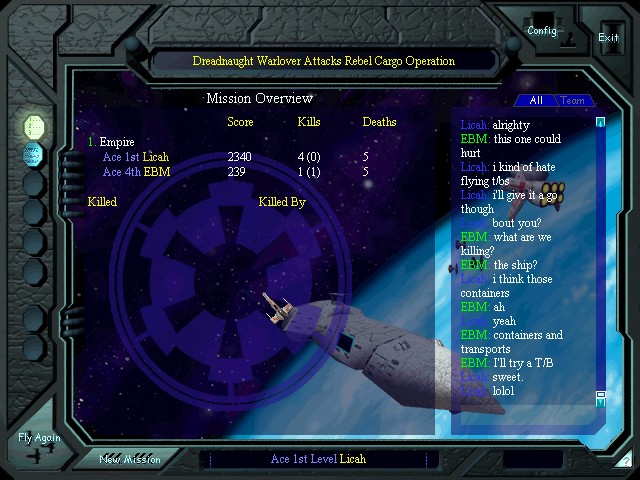Viewport: 640px width, 480px height.
Task: Select the blue octagon page button
Action: pos(34,155)
